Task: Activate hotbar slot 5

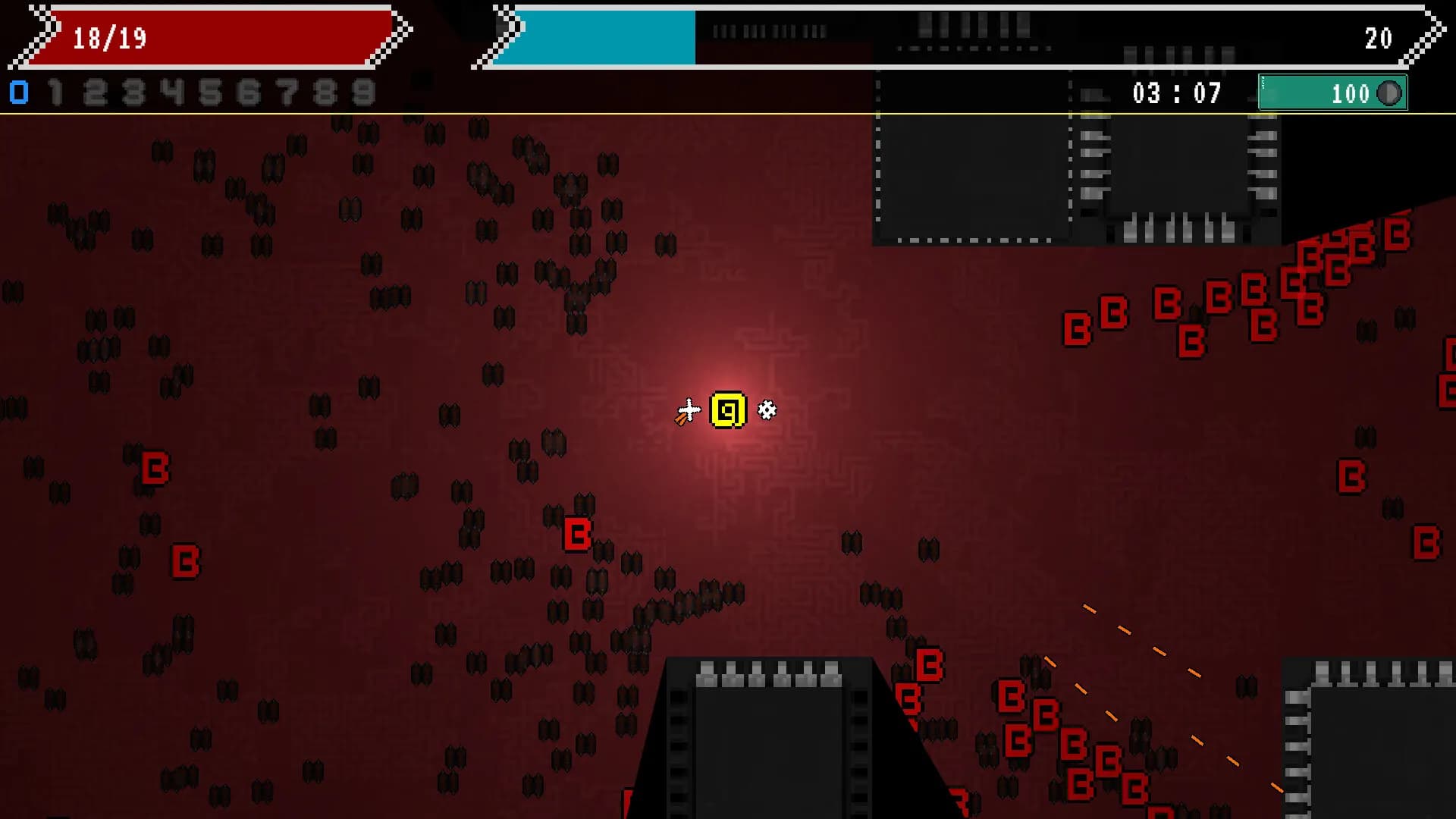Action: click(209, 93)
